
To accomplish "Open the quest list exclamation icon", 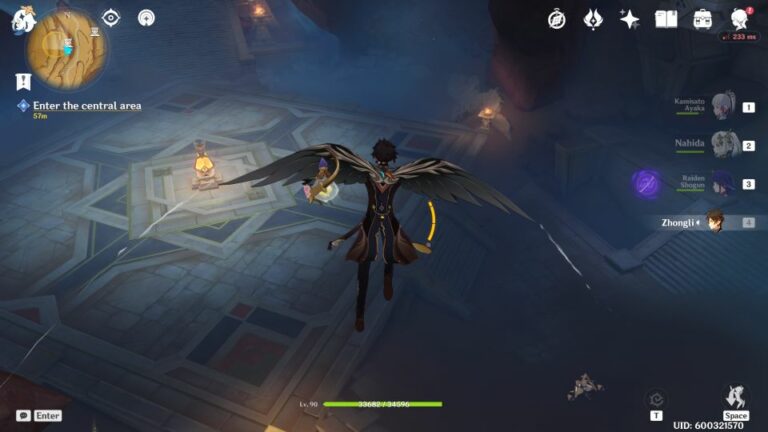I will point(22,81).
